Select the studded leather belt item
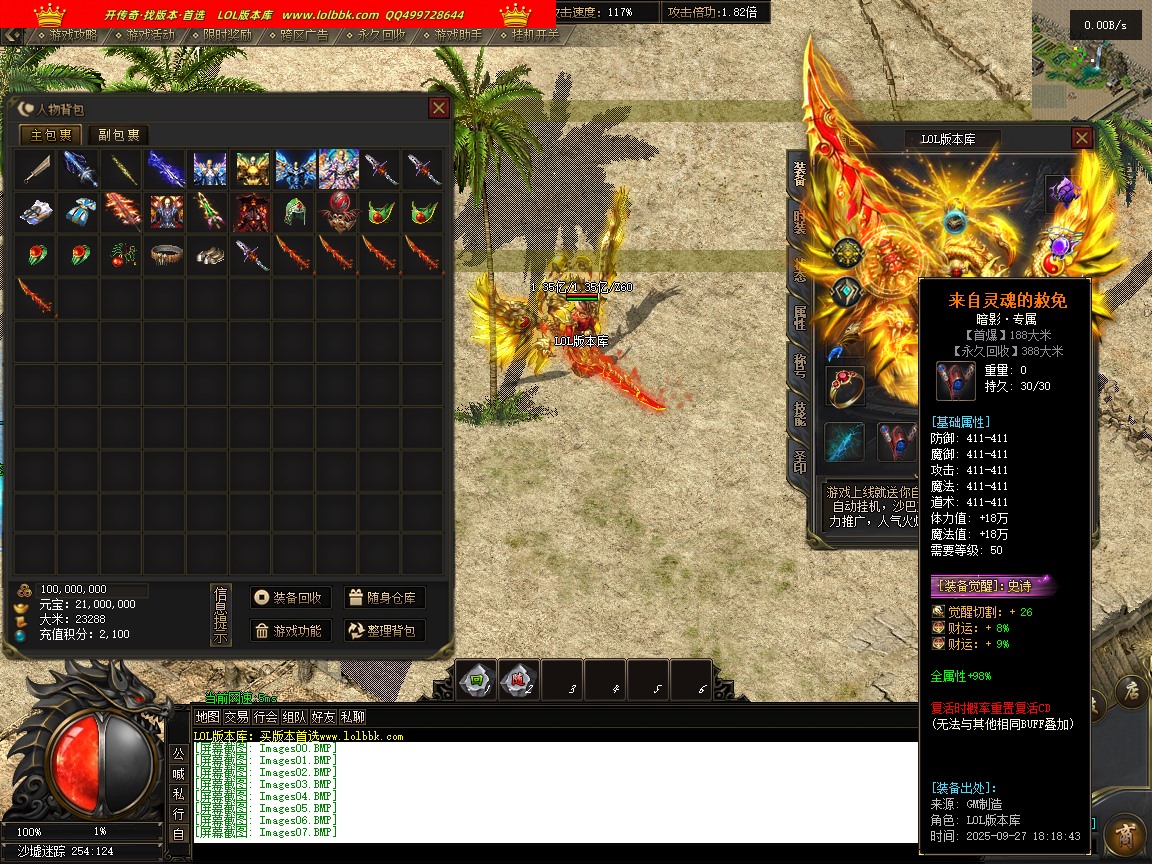Screen dimensions: 1152x864 (166, 254)
